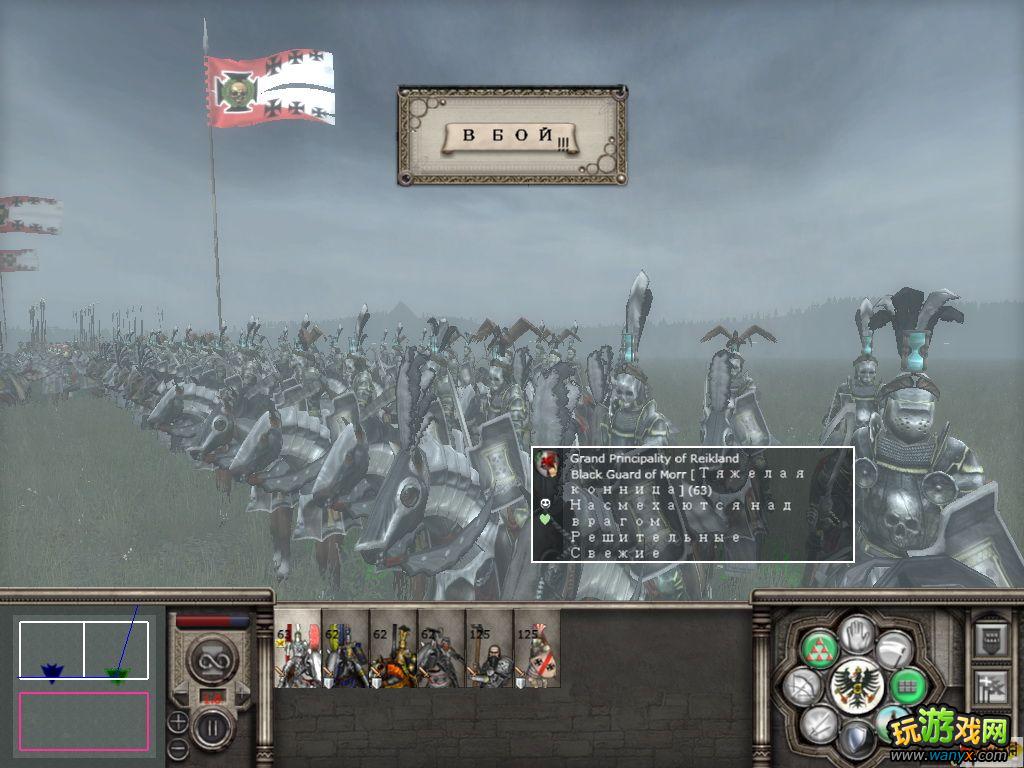Click the halt hand icon
The width and height of the screenshot is (1024, 768).
click(856, 632)
